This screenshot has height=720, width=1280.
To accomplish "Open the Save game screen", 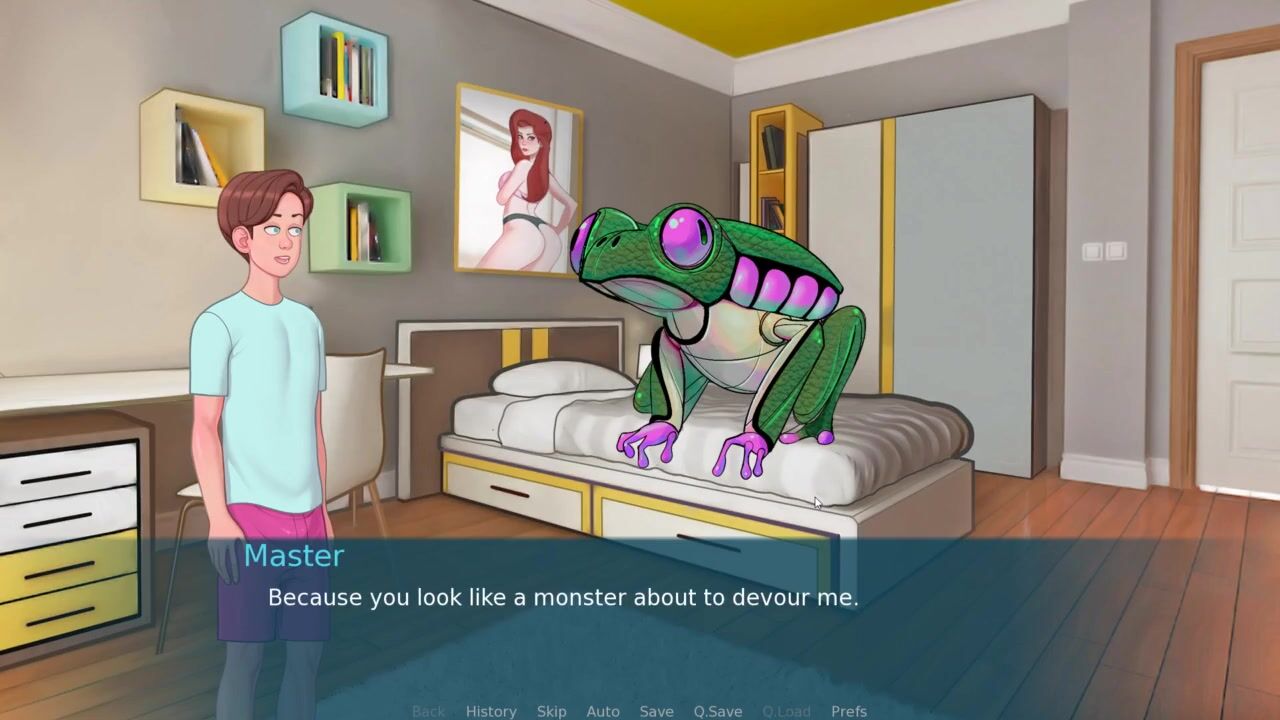I will (656, 711).
